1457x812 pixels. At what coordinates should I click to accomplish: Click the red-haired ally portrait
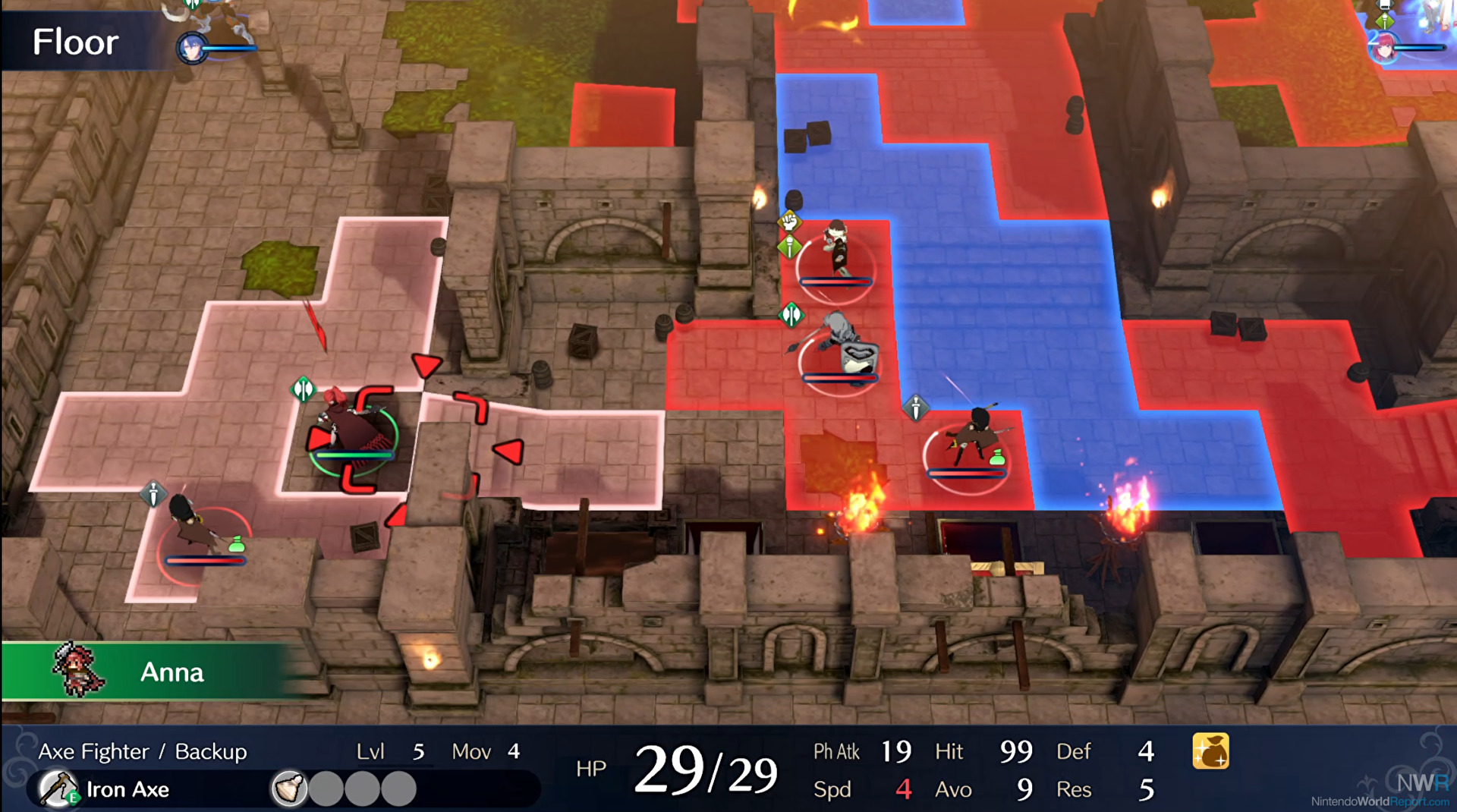[1384, 48]
